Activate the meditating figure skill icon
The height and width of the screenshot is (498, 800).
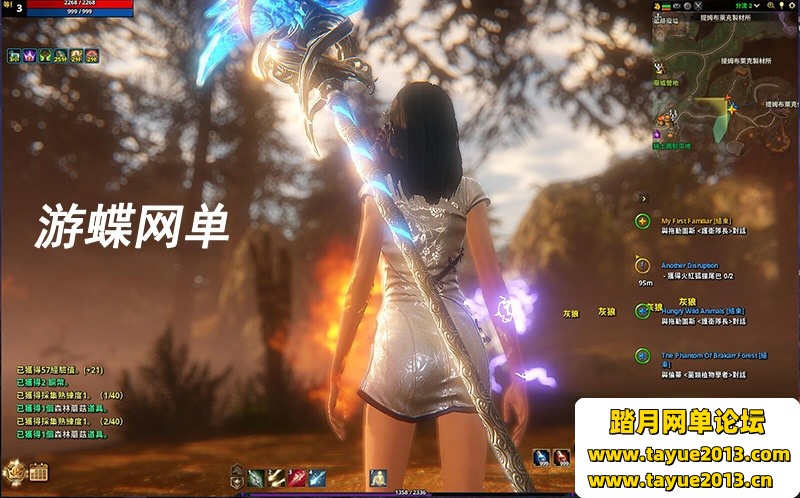(378, 477)
